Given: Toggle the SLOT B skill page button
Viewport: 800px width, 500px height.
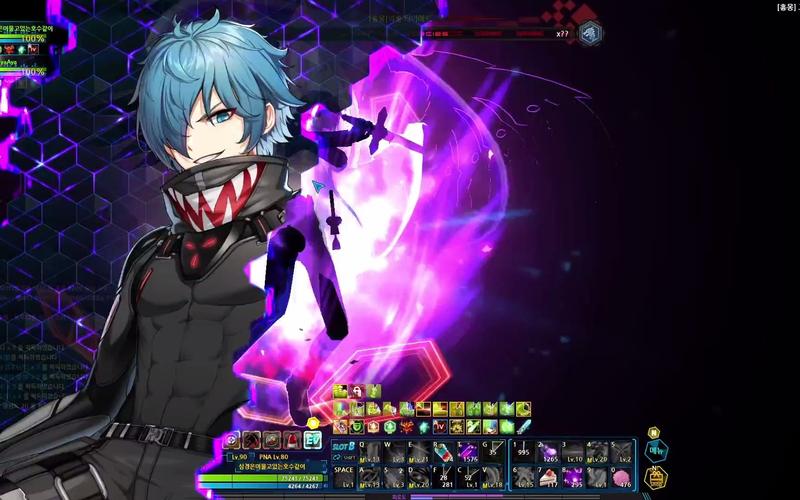Looking at the screenshot, I should pos(343,445).
